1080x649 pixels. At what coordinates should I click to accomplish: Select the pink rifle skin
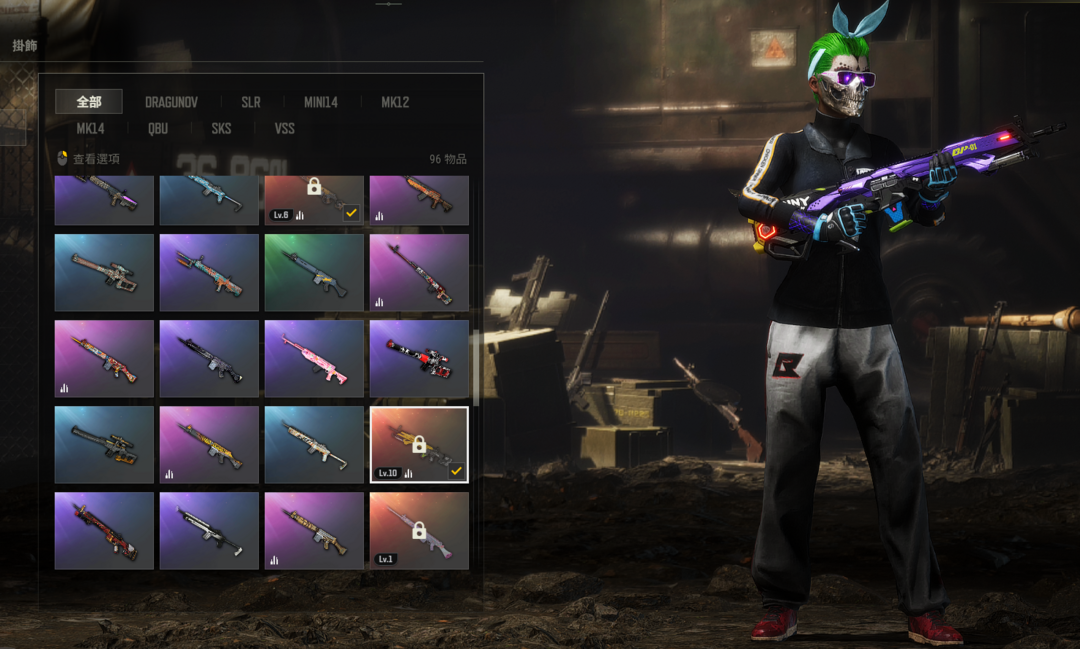click(x=314, y=358)
